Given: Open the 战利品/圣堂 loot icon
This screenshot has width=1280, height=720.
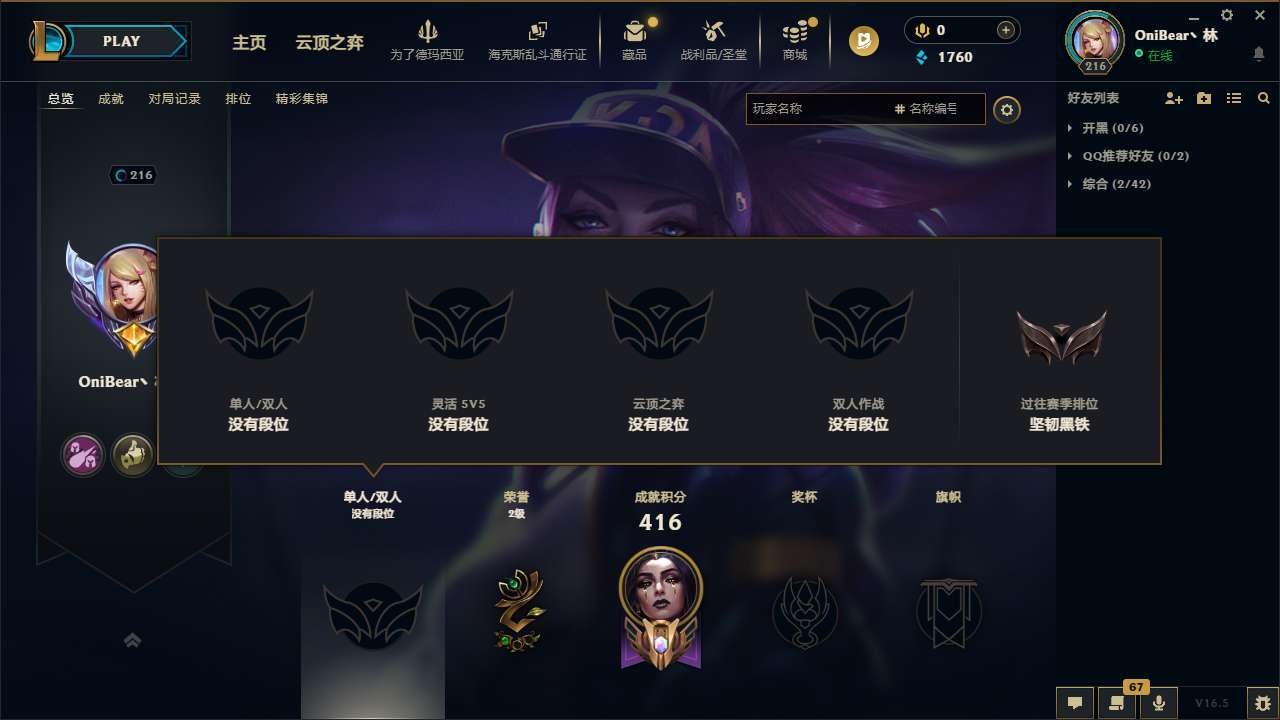Looking at the screenshot, I should coord(712,35).
